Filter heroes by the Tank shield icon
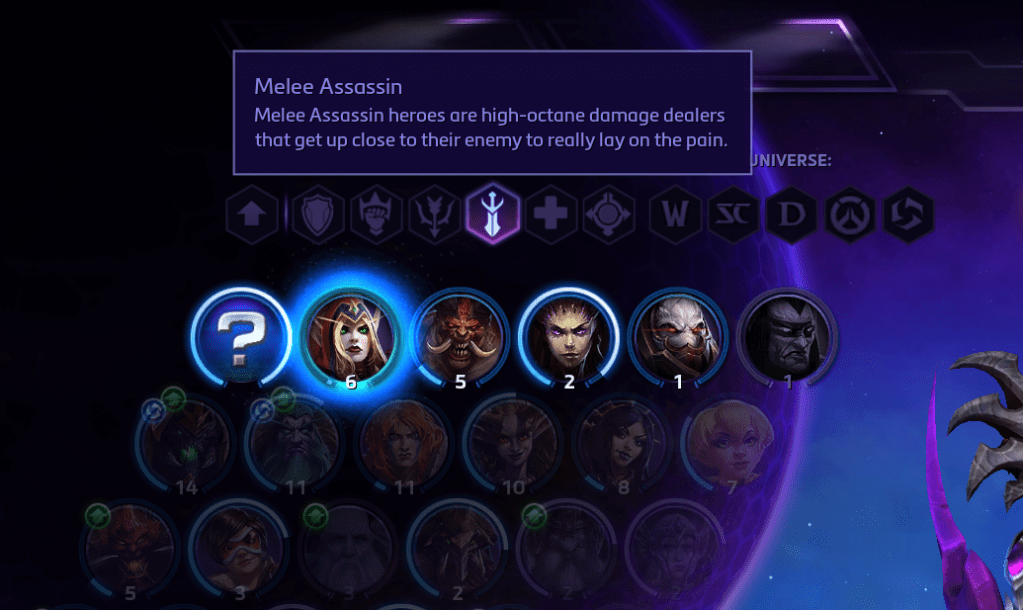 (318, 213)
